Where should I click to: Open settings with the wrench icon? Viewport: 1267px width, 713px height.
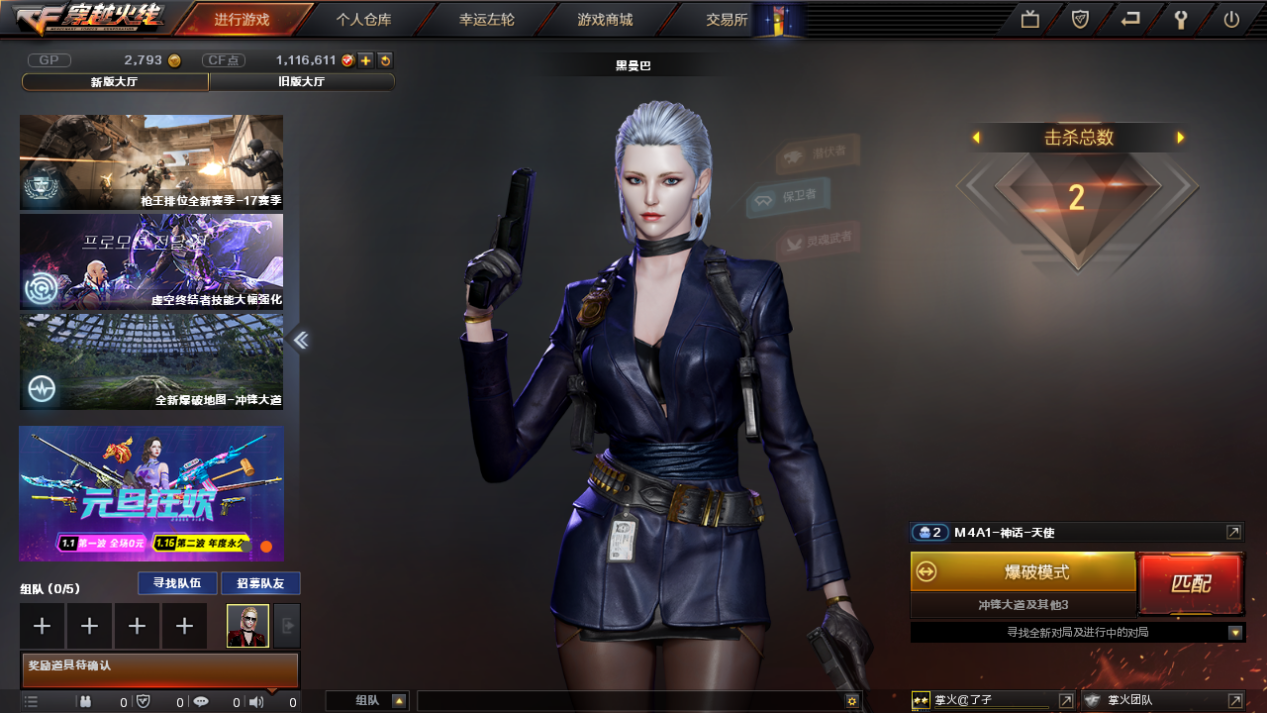(1181, 19)
